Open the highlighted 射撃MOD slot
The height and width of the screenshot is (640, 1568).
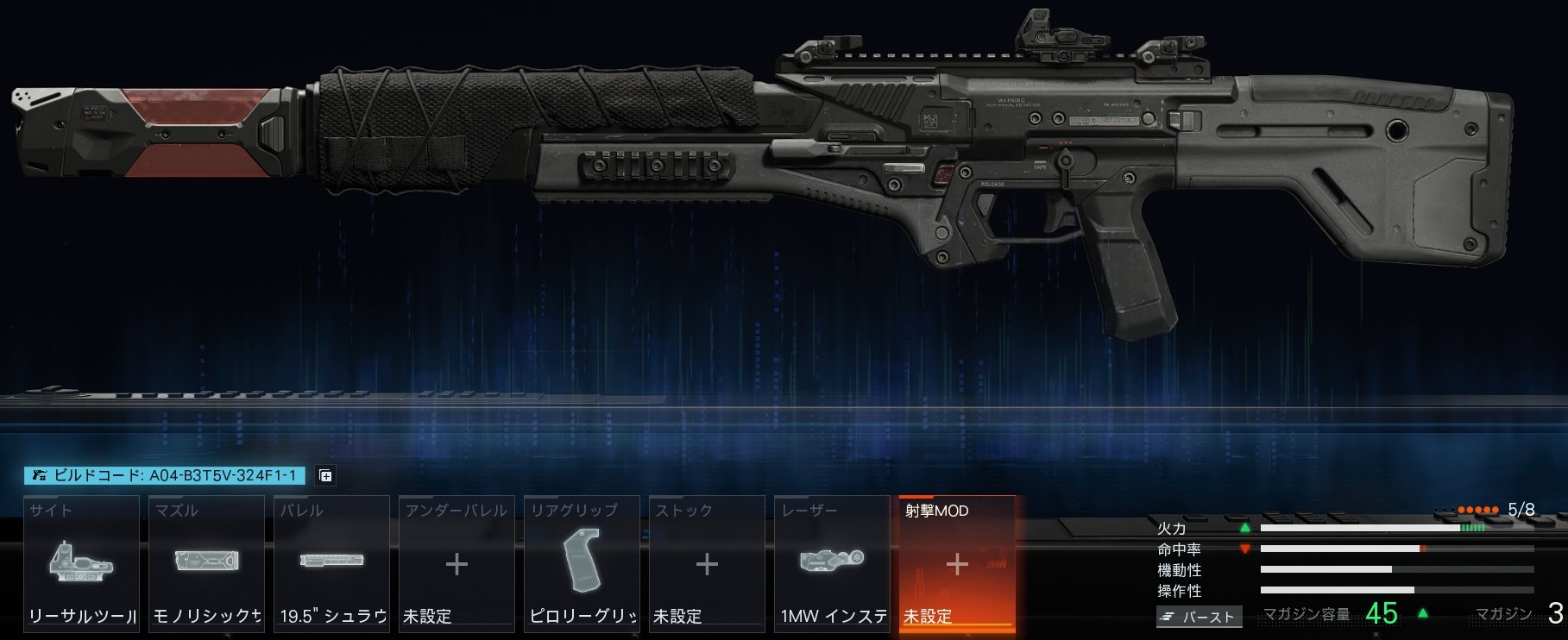pyautogui.click(x=956, y=564)
